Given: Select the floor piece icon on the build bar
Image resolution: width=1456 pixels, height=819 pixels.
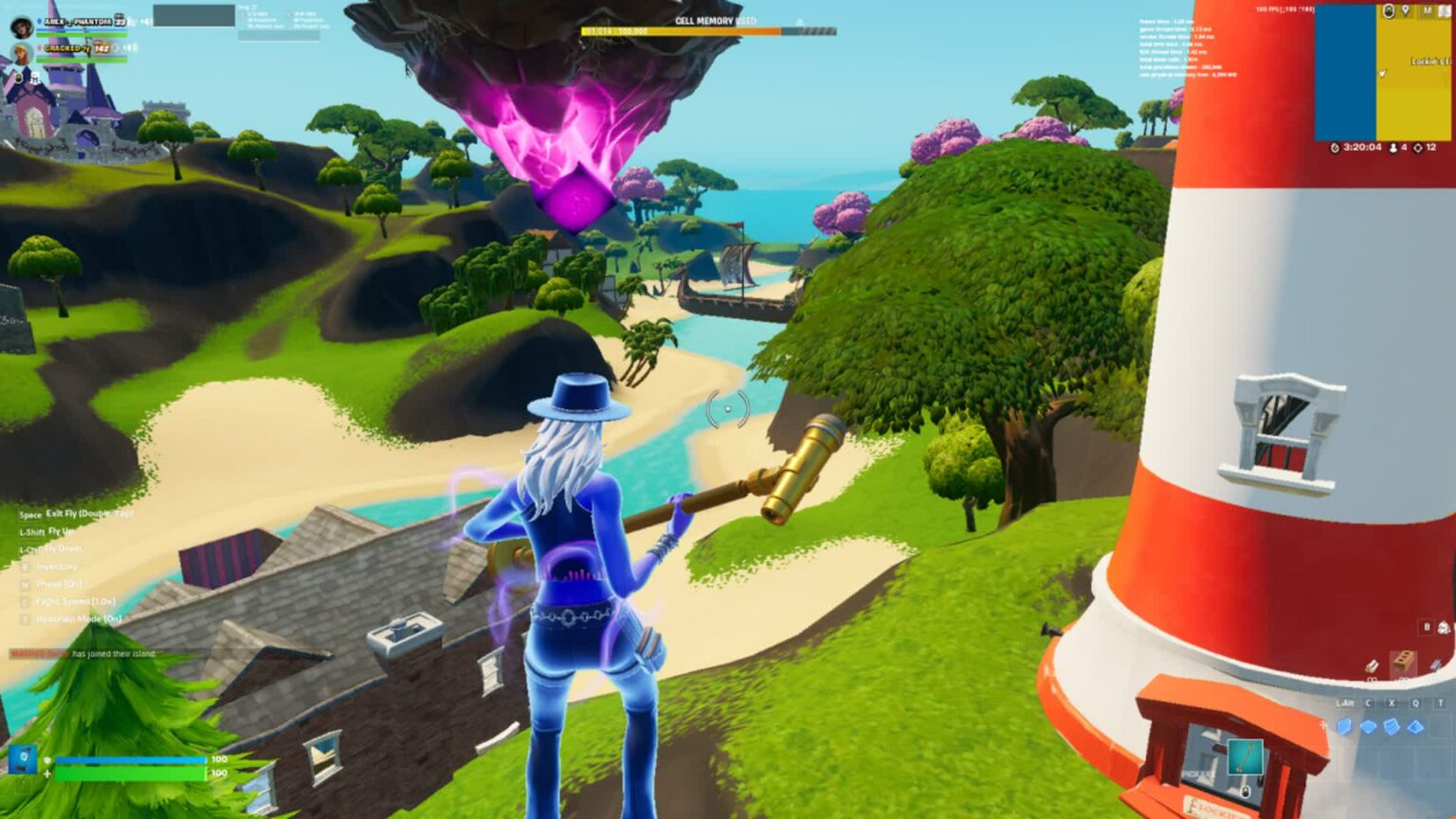Looking at the screenshot, I should click(1368, 725).
